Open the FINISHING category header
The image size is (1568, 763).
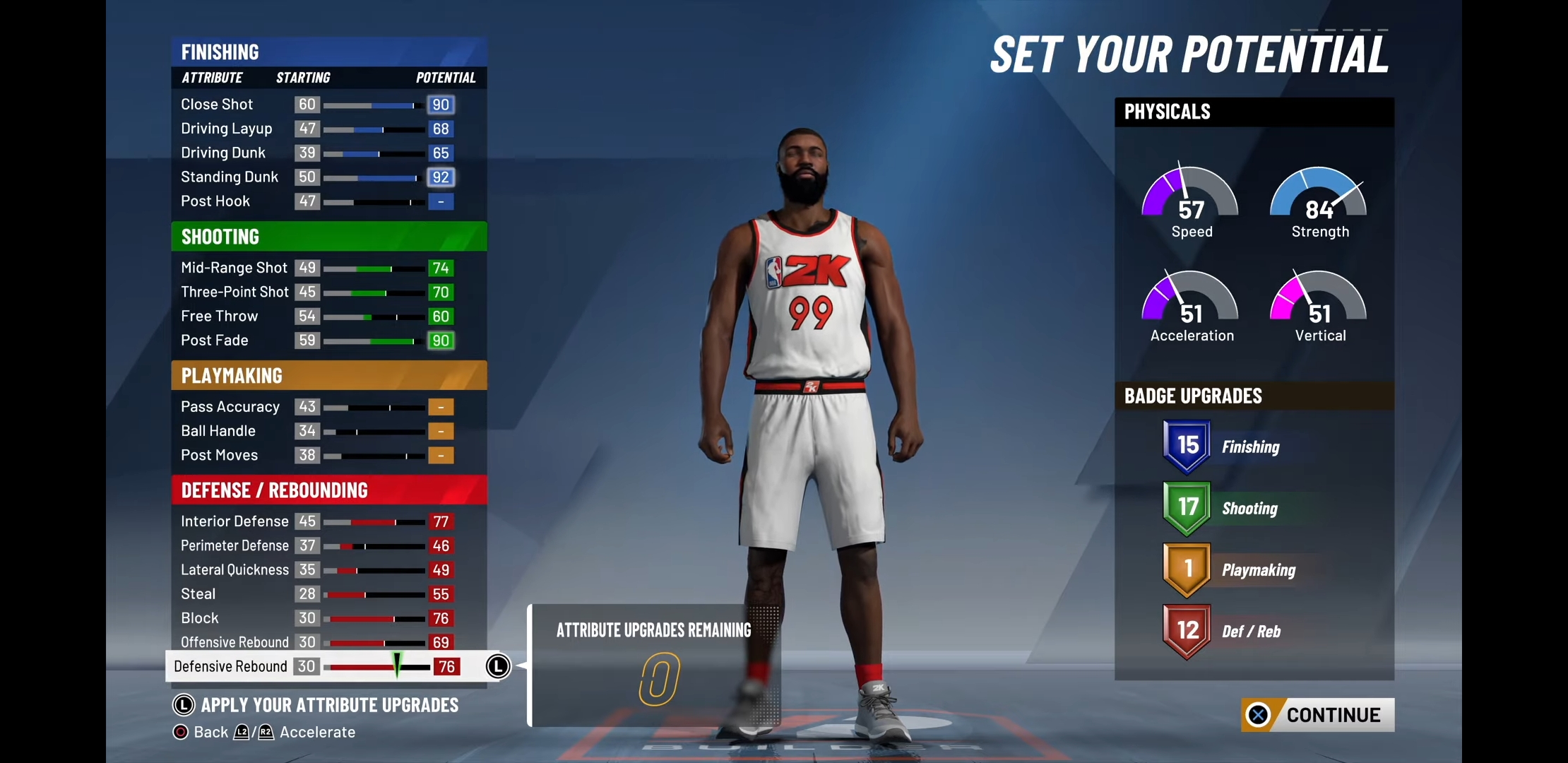(x=220, y=51)
